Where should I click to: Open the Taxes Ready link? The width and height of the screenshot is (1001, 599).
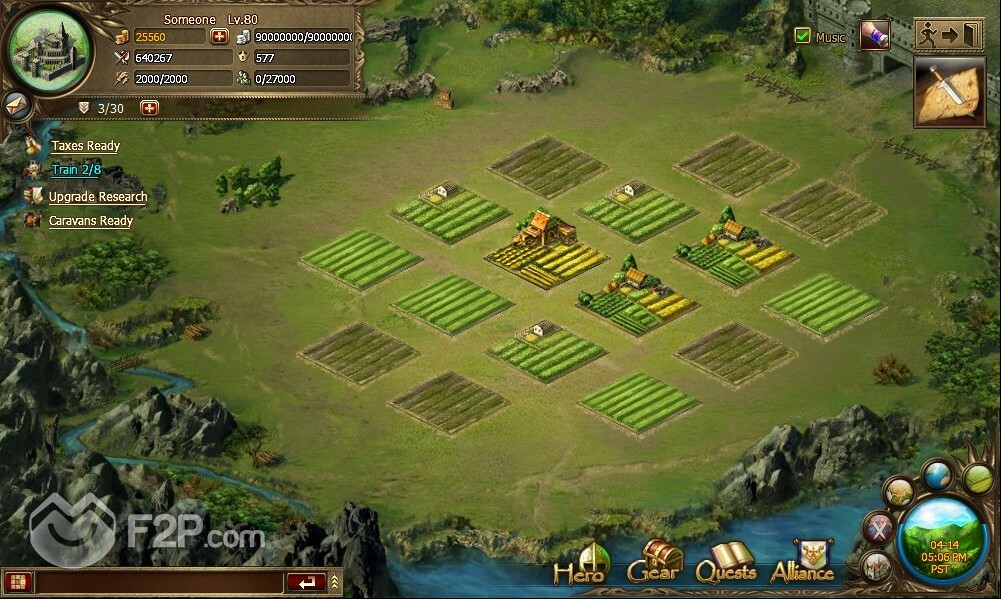tap(85, 146)
